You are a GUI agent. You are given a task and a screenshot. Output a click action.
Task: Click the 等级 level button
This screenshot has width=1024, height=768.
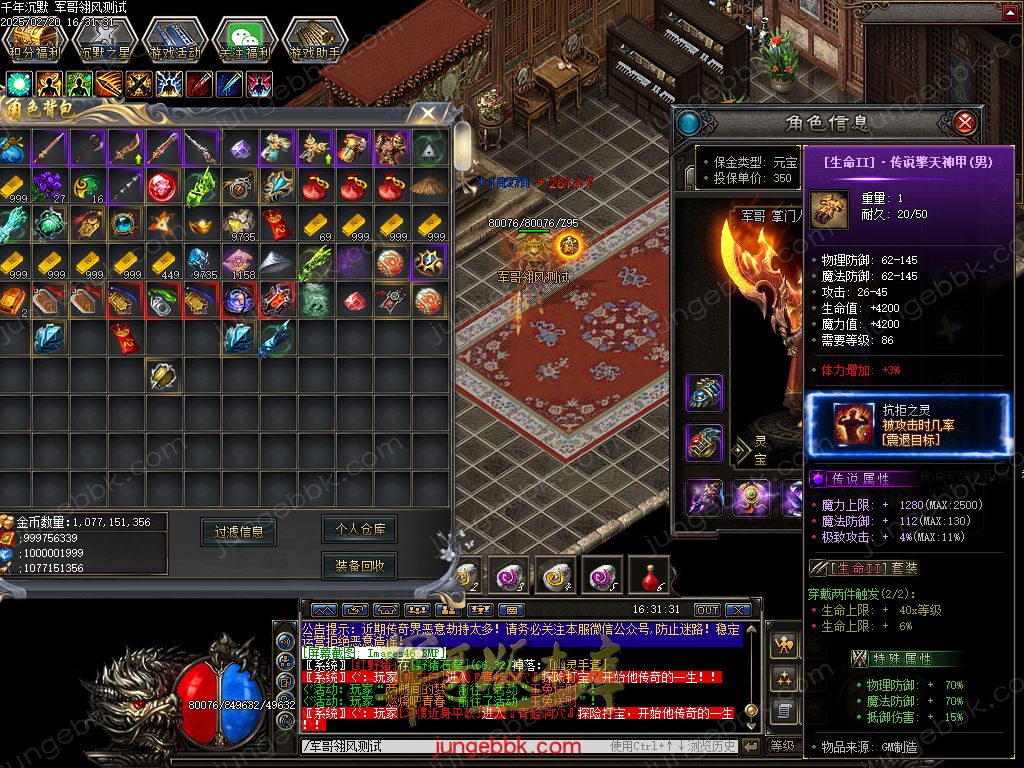coord(781,746)
